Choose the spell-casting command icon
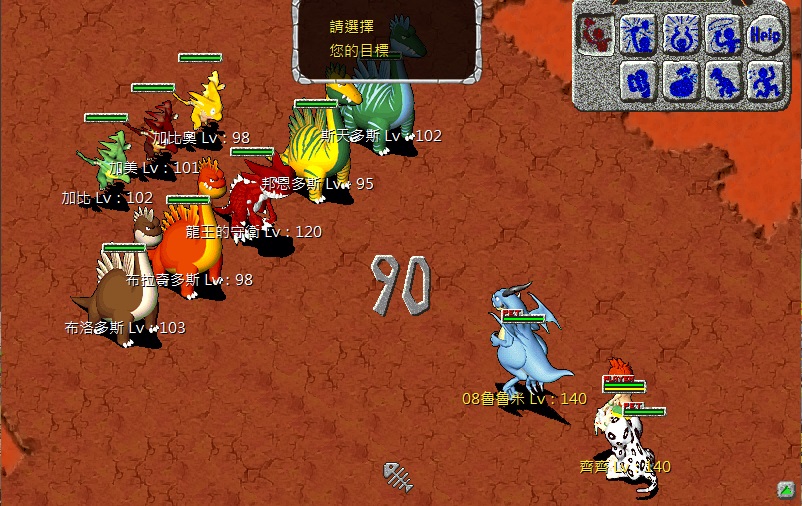This screenshot has width=802, height=506. (x=640, y=35)
